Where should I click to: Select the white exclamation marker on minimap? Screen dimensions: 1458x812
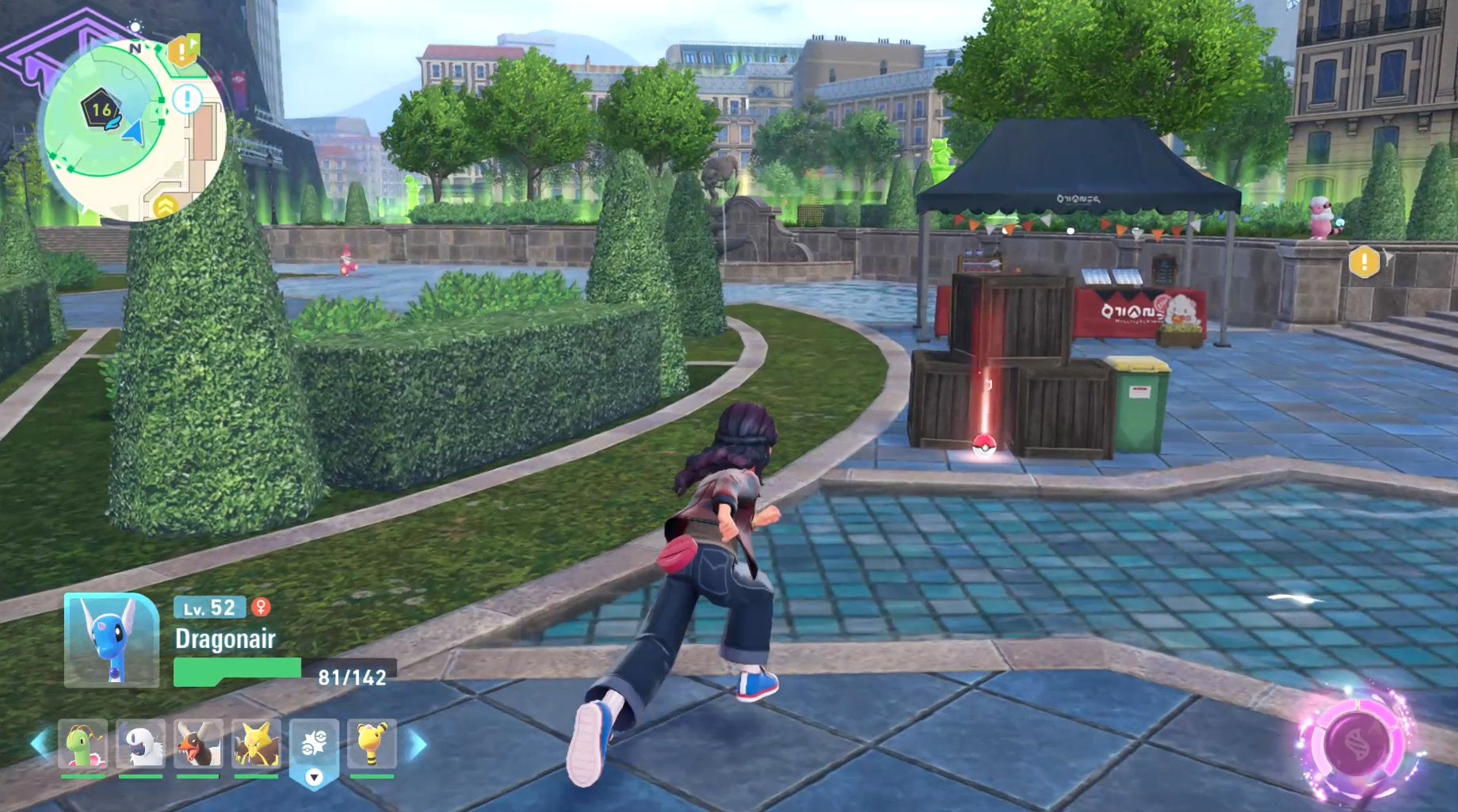point(188,100)
